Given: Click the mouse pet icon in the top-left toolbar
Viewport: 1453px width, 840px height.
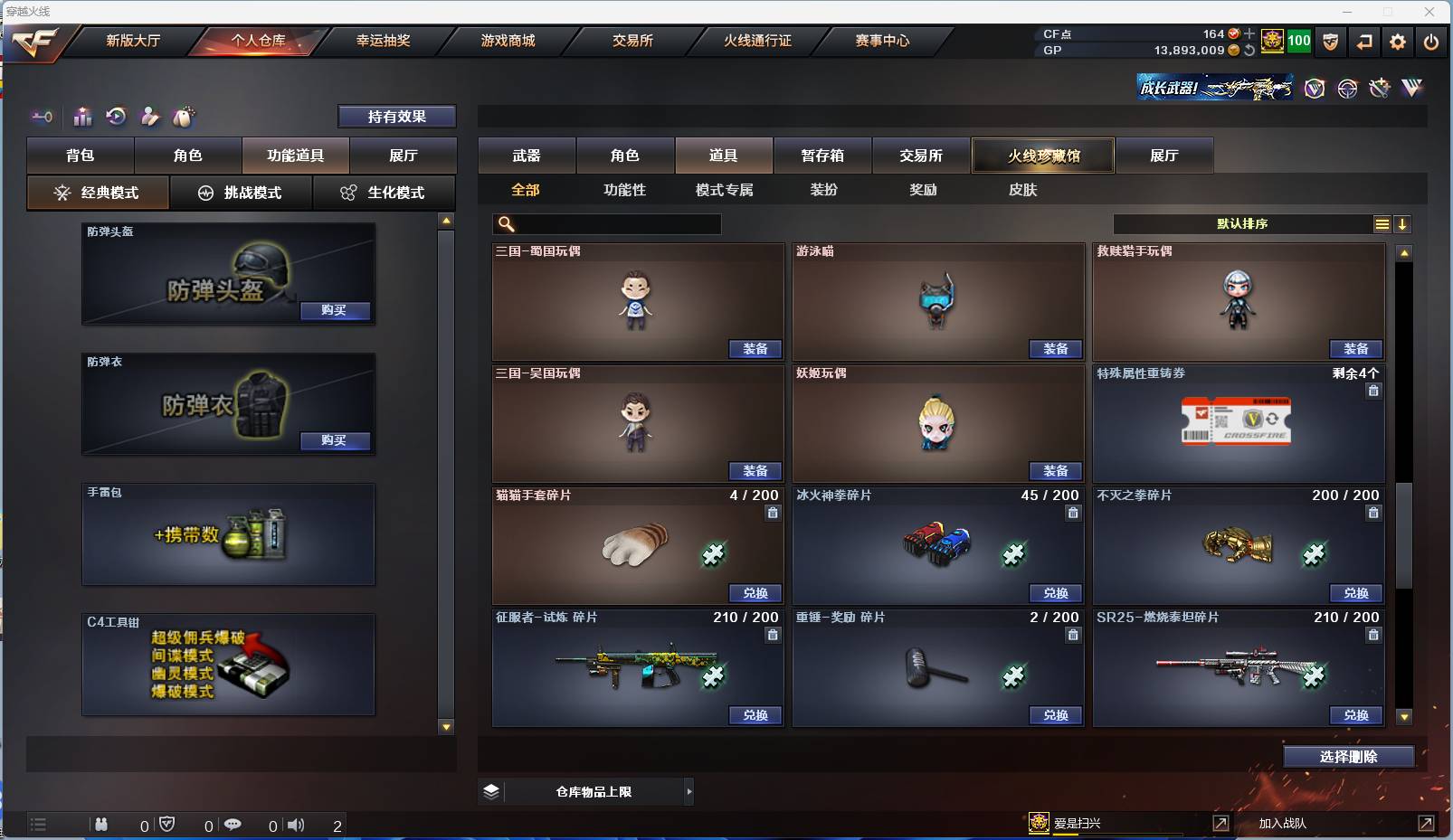Looking at the screenshot, I should 185,117.
